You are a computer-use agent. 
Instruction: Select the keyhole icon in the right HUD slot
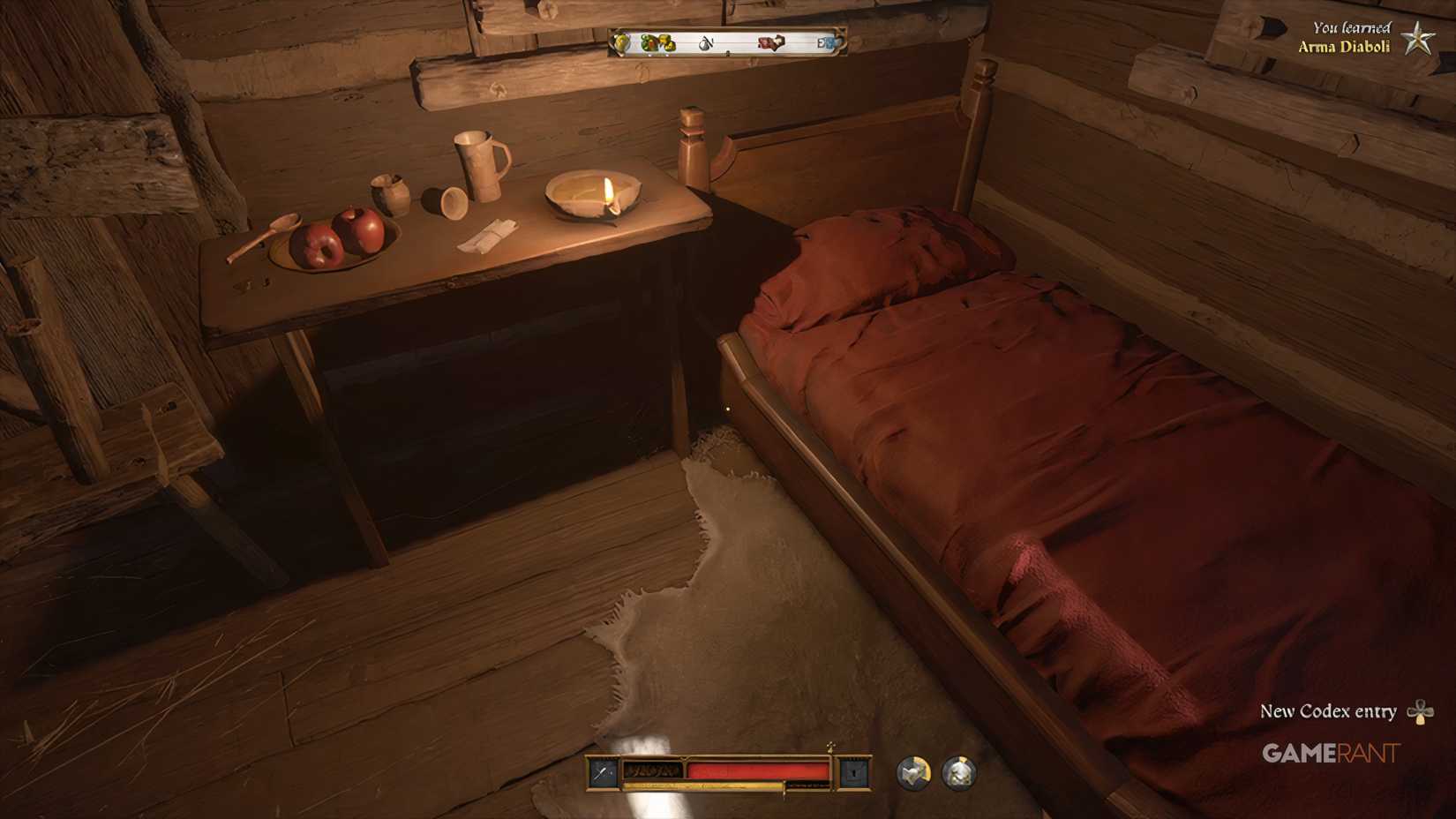pyautogui.click(x=855, y=772)
